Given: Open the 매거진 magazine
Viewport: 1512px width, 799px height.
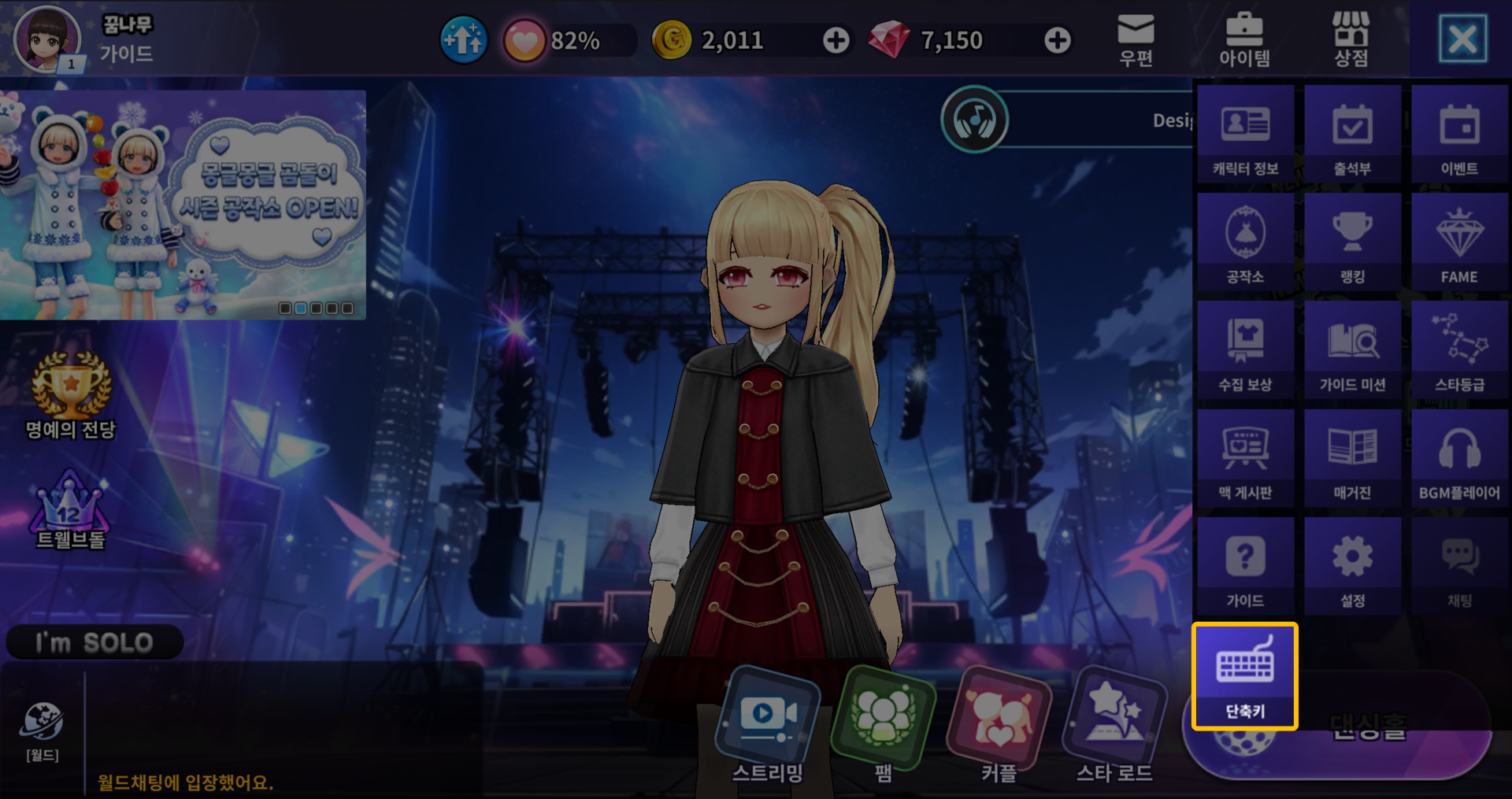Looking at the screenshot, I should [x=1352, y=458].
